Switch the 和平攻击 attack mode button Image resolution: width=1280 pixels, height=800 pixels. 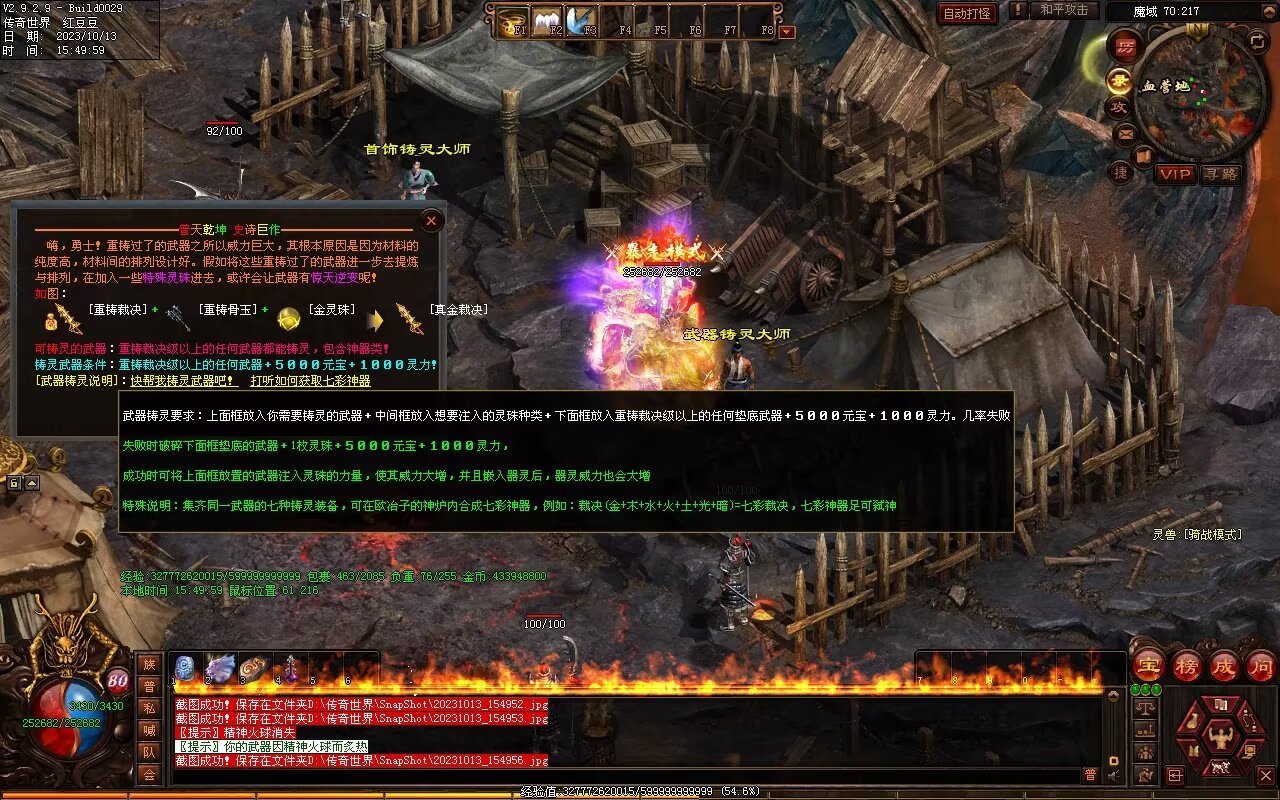point(1063,10)
